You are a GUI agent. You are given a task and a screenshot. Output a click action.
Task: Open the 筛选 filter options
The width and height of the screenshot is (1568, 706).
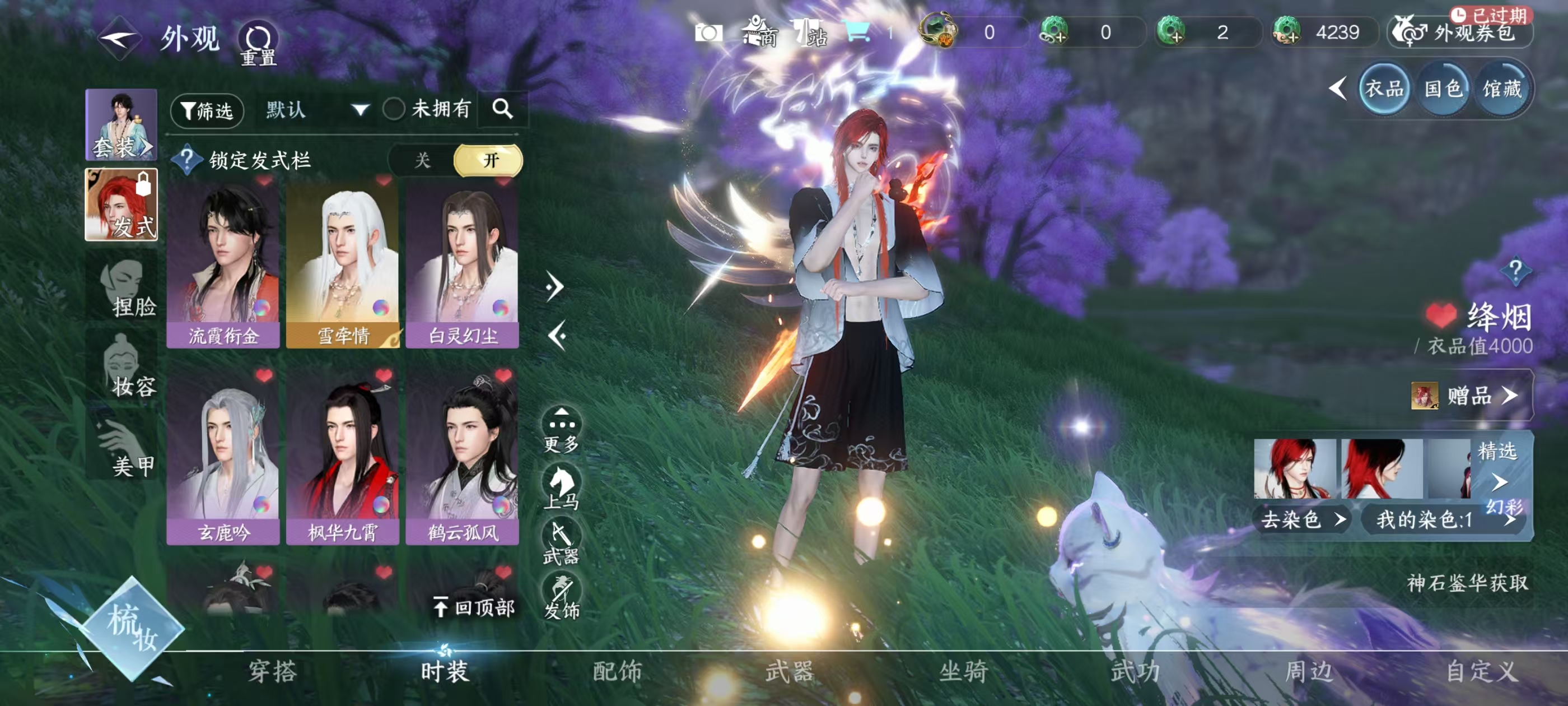208,110
